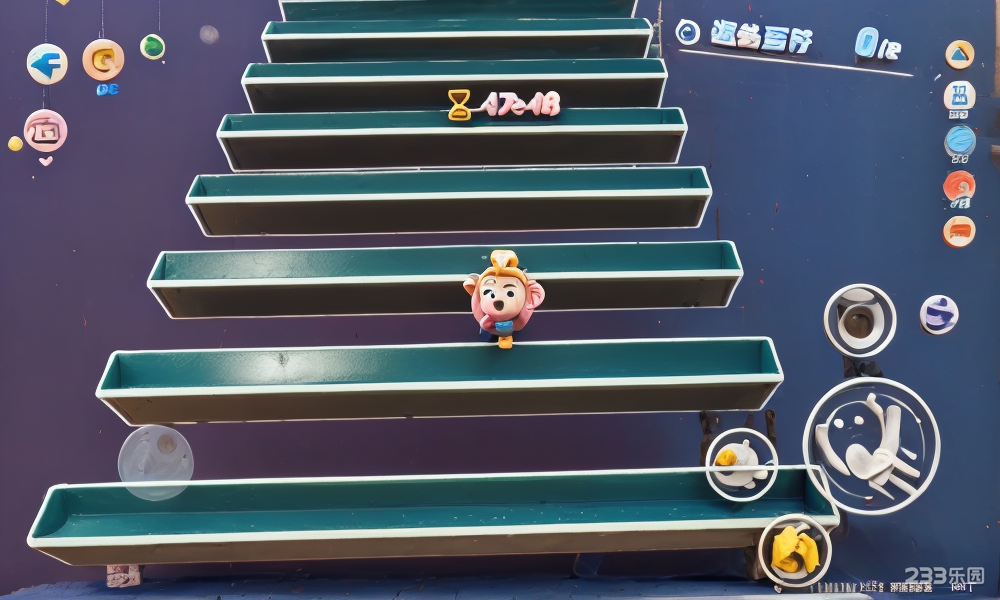Image resolution: width=1000 pixels, height=600 pixels.
Task: Touch the translucent virtual joystick
Action: [x=156, y=462]
